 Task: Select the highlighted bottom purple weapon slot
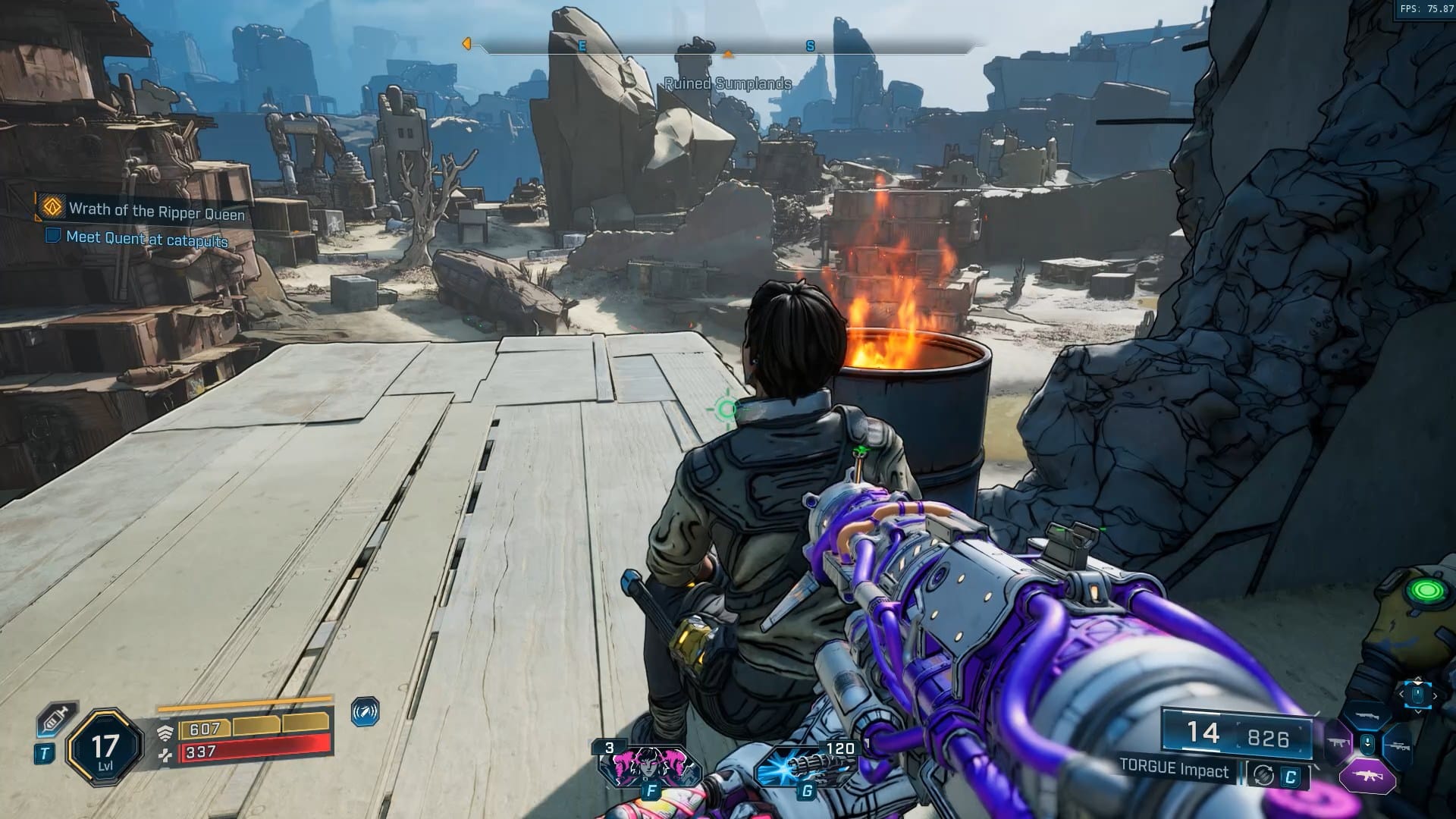[x=1367, y=777]
